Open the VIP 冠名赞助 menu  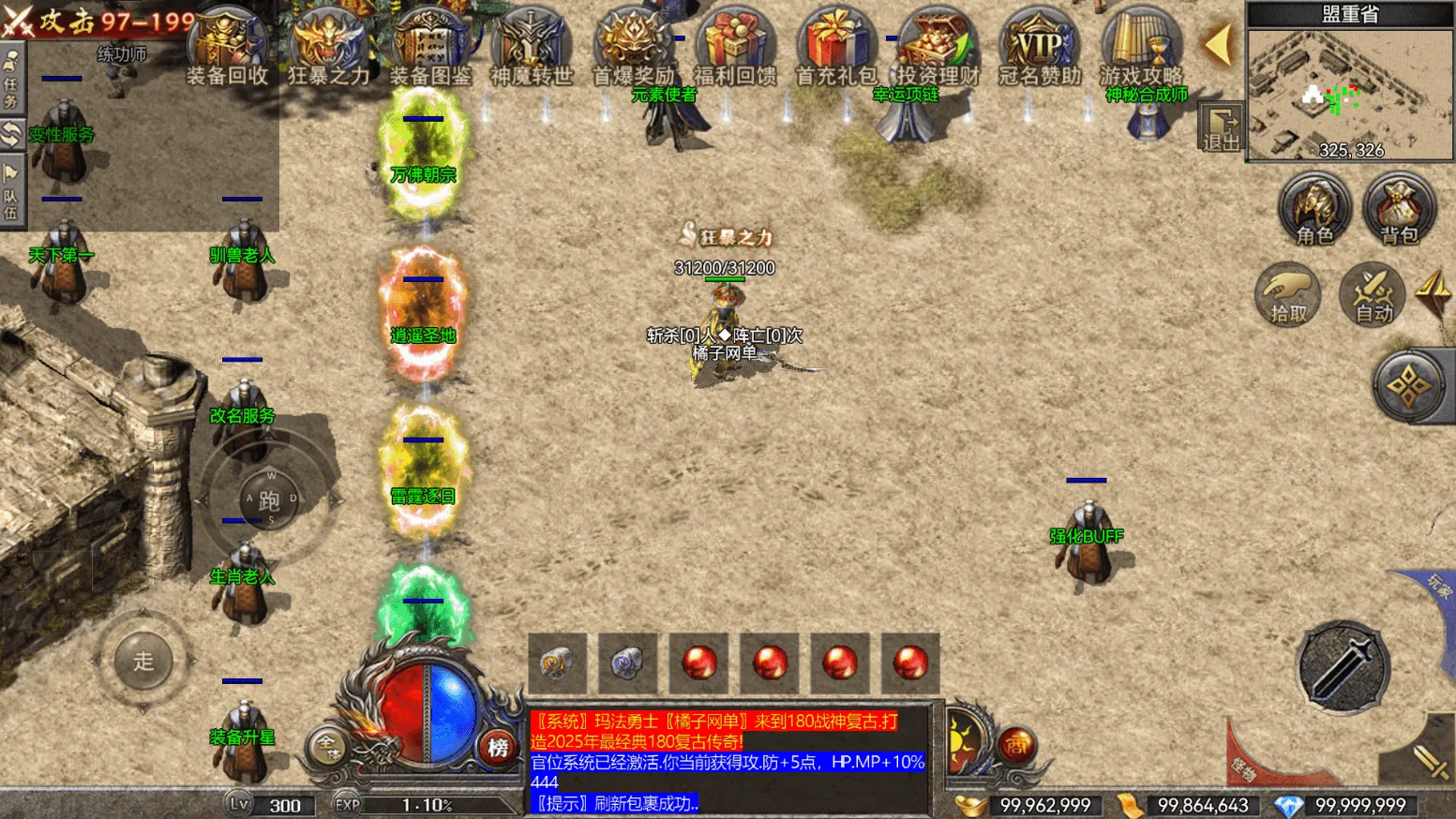click(1040, 45)
